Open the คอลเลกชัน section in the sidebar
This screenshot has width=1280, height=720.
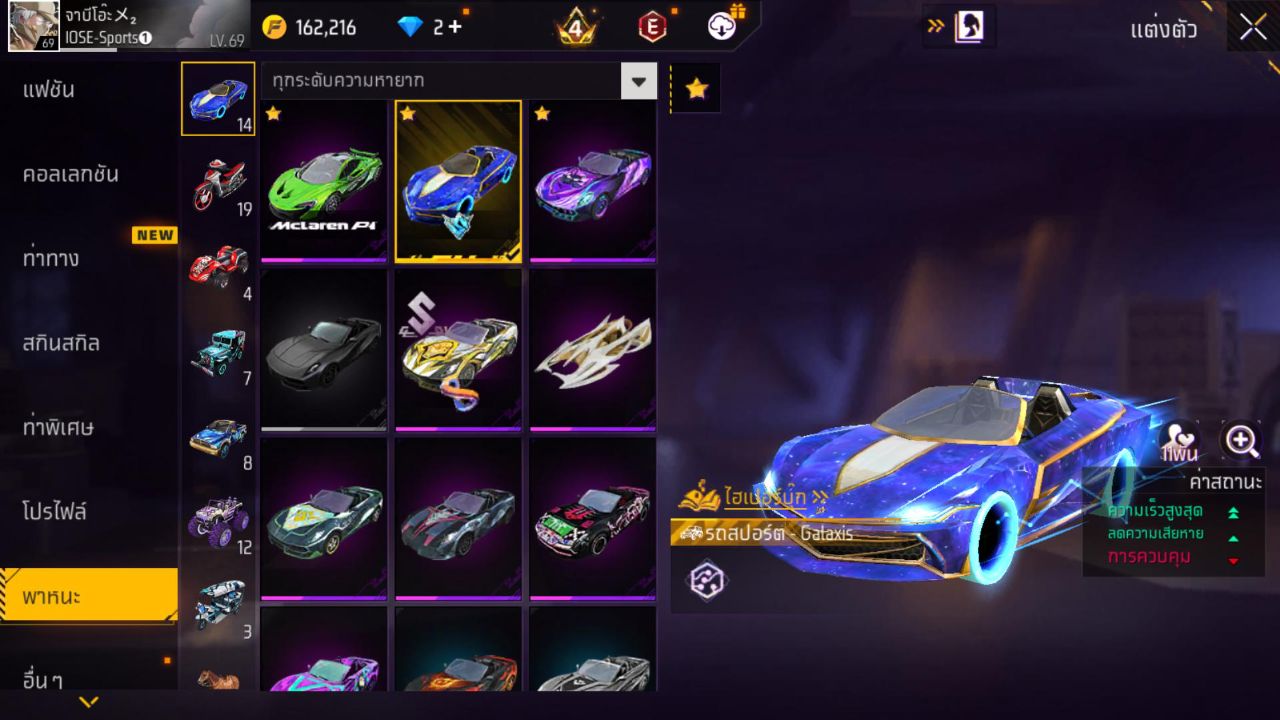tap(70, 172)
